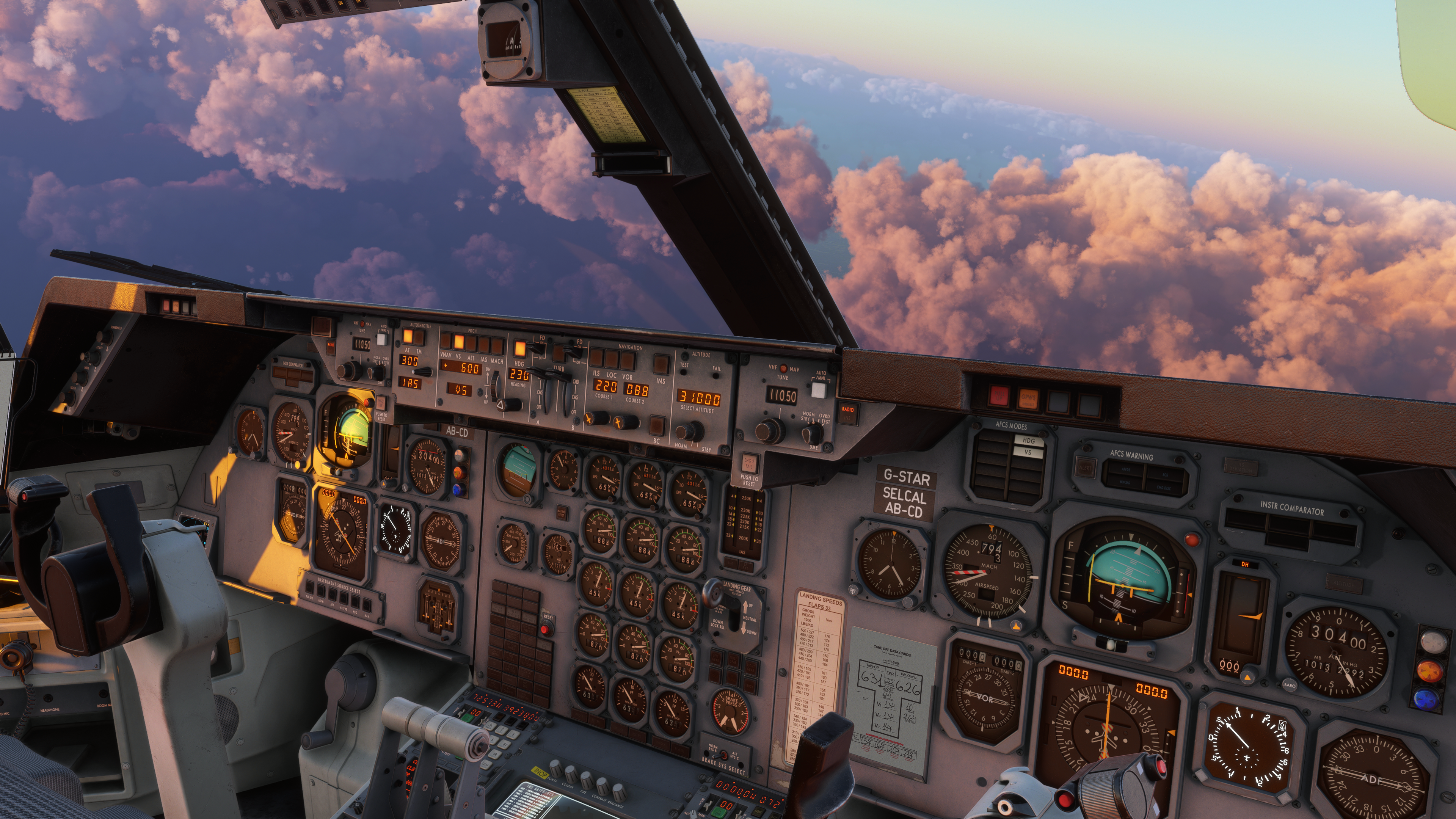This screenshot has height=819, width=1456.
Task: Click the BARO knob on right altimeter
Action: tap(1289, 684)
